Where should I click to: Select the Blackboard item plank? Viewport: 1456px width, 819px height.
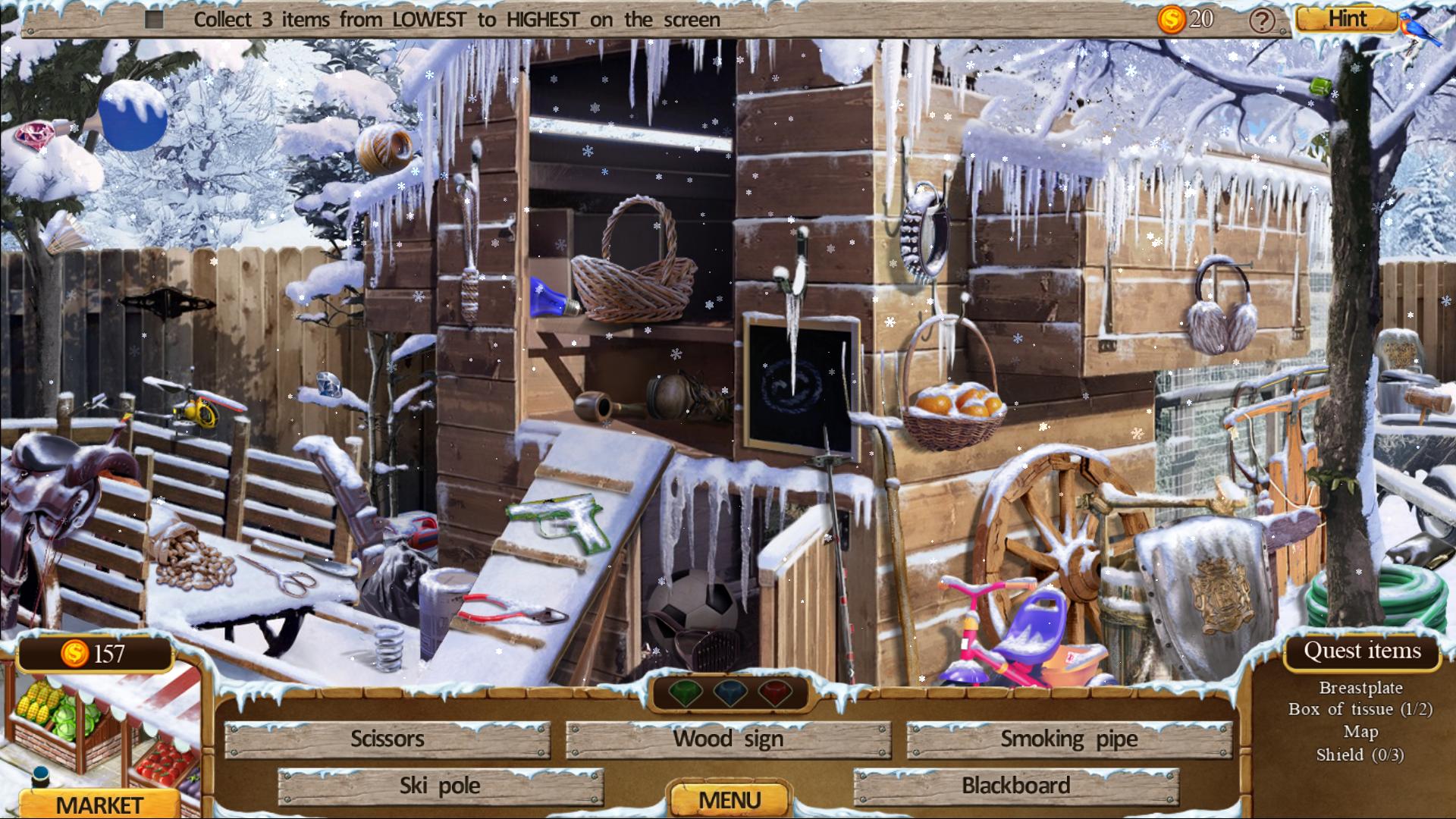(x=1015, y=786)
